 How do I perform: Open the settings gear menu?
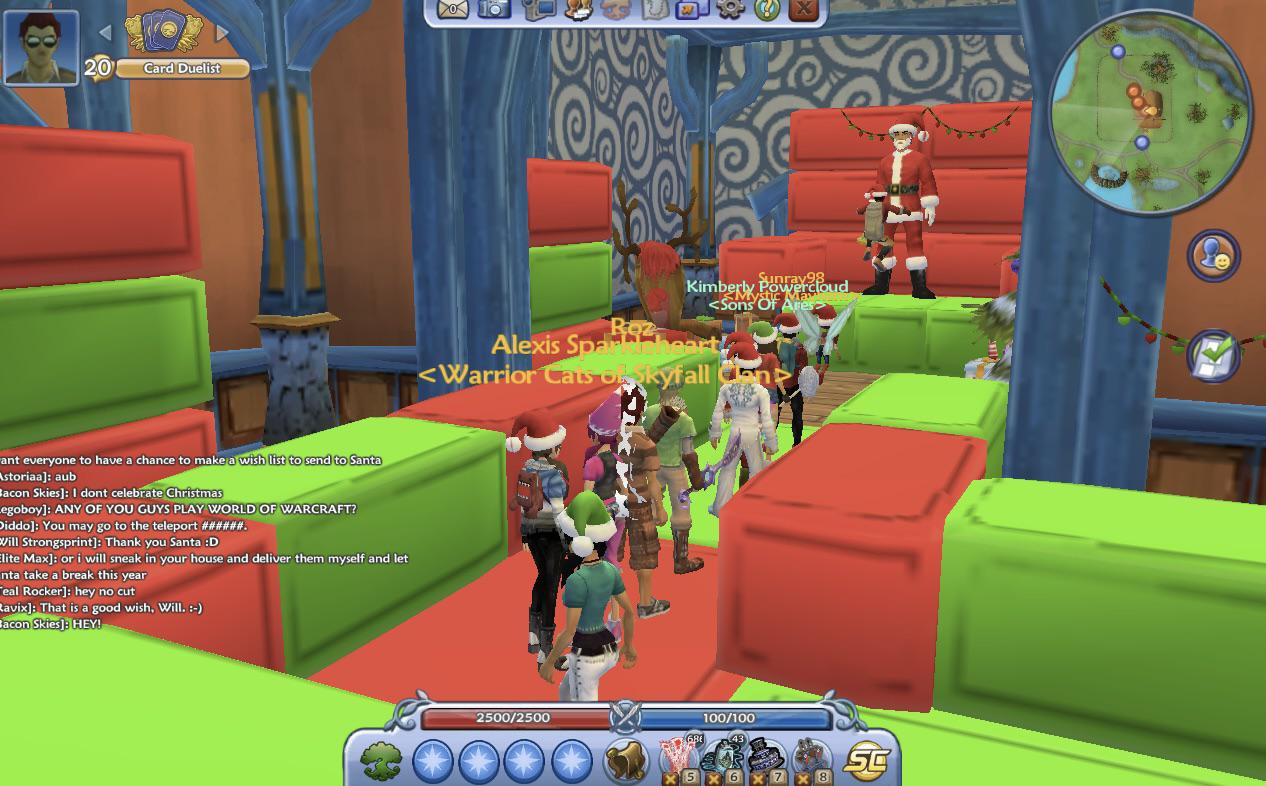[x=731, y=9]
